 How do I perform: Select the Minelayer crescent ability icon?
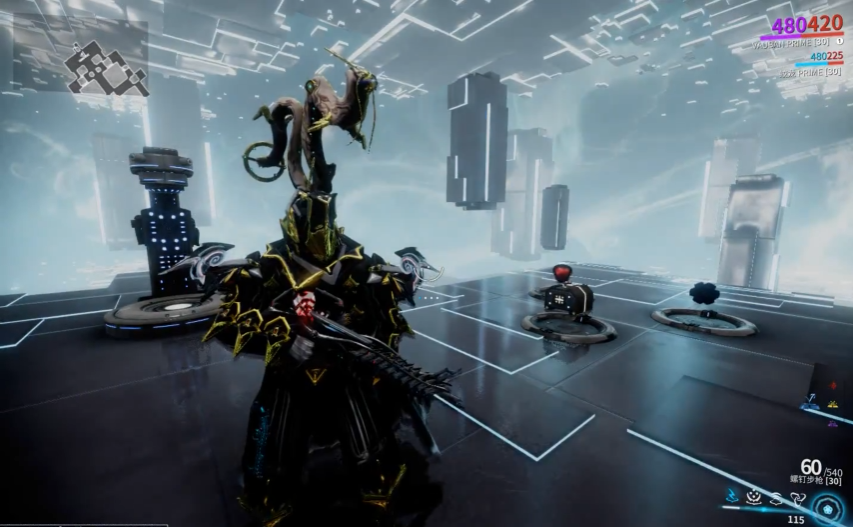tap(754, 496)
